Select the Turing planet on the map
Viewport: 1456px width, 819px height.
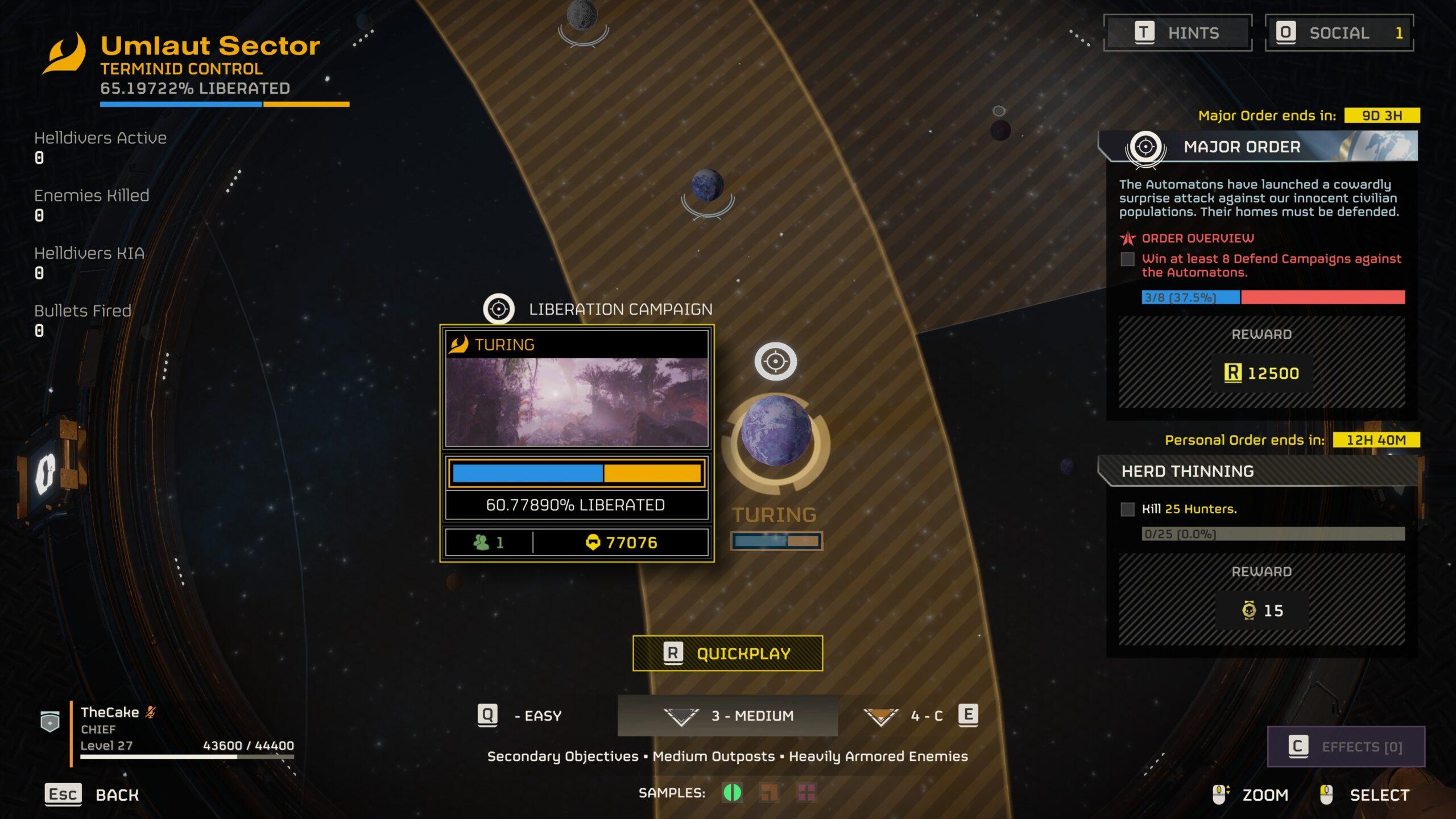(776, 431)
